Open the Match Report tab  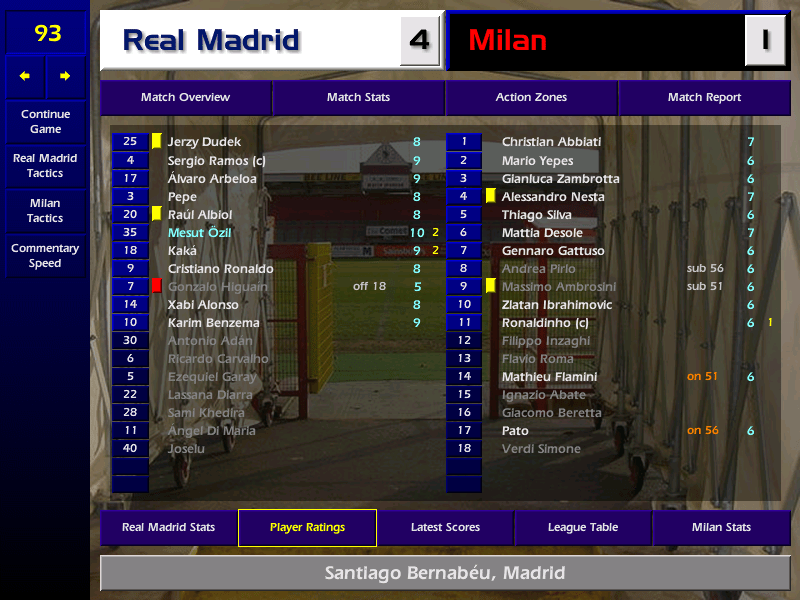coord(704,98)
